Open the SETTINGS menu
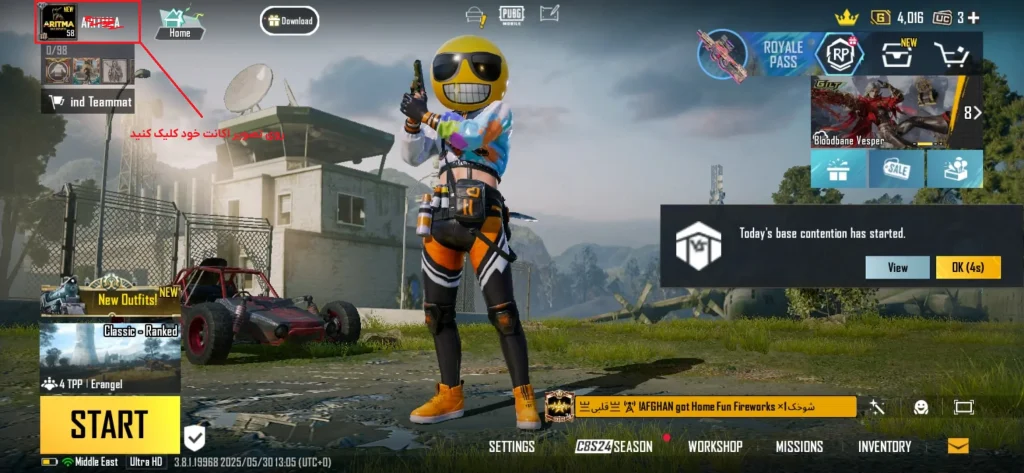This screenshot has width=1024, height=473. (512, 446)
